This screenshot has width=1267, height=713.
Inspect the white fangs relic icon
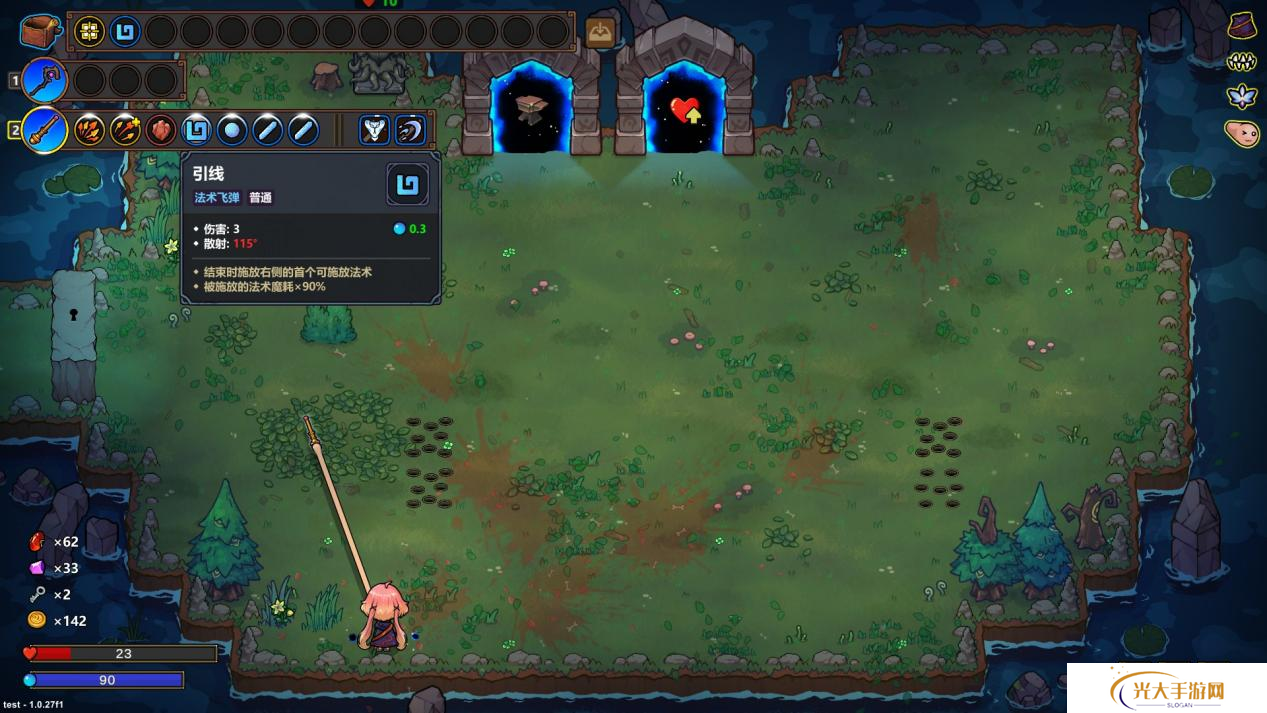(1241, 62)
